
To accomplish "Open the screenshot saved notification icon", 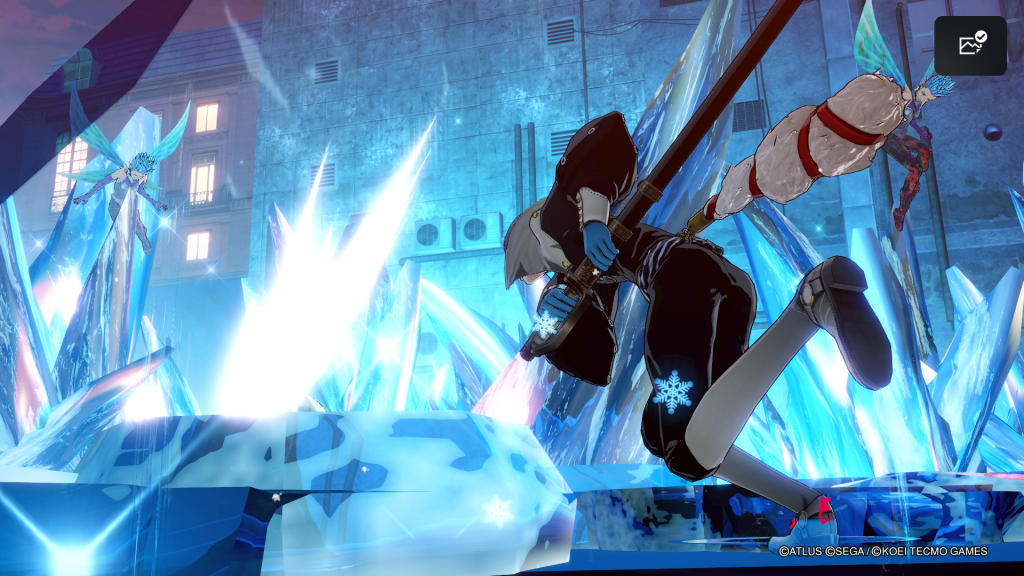I will point(970,46).
